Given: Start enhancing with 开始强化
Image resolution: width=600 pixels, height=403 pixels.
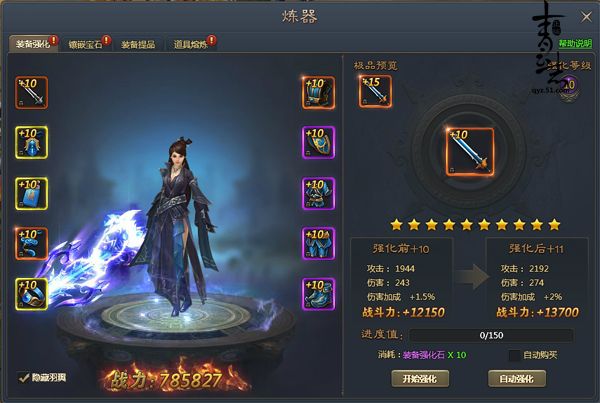Looking at the screenshot, I should (x=420, y=378).
